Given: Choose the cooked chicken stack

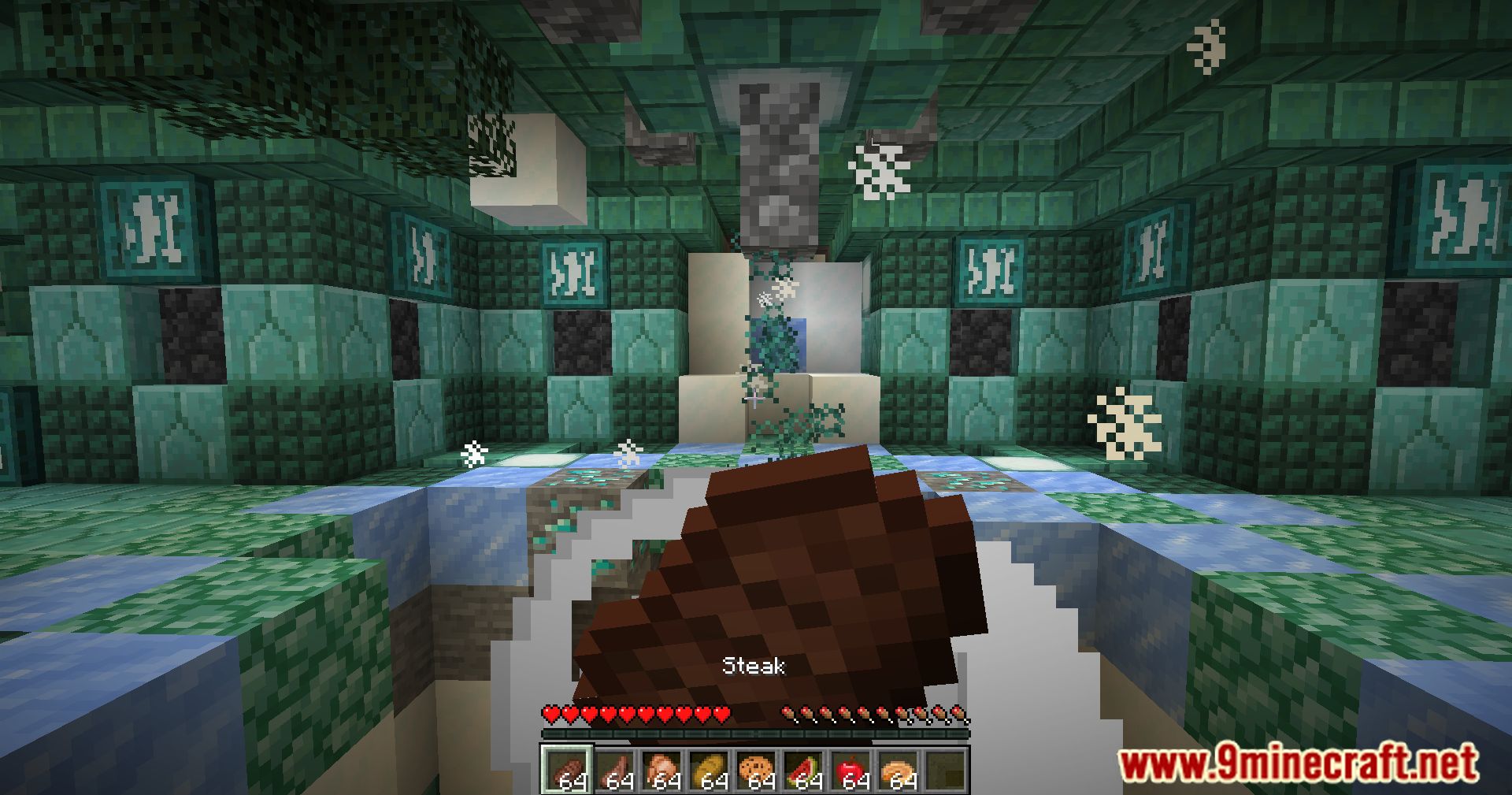Looking at the screenshot, I should click(661, 769).
